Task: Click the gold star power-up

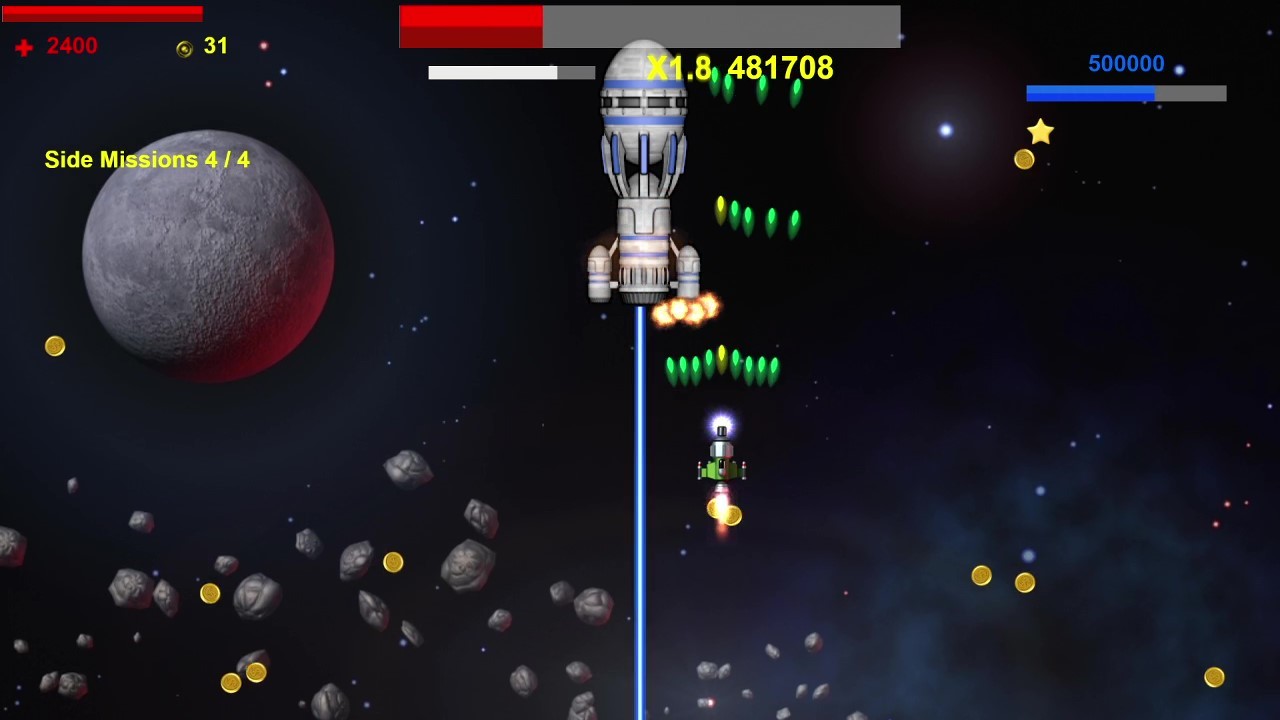Action: [1040, 131]
